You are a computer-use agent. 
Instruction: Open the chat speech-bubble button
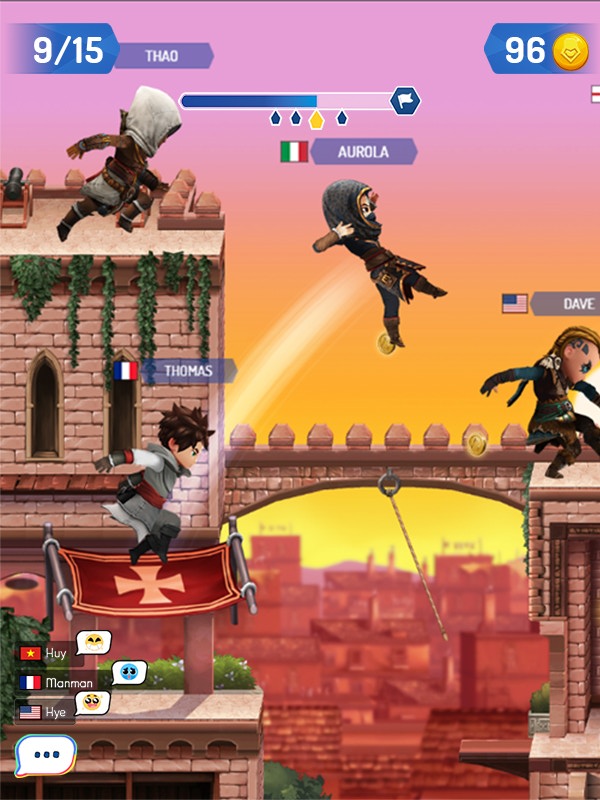coord(45,755)
